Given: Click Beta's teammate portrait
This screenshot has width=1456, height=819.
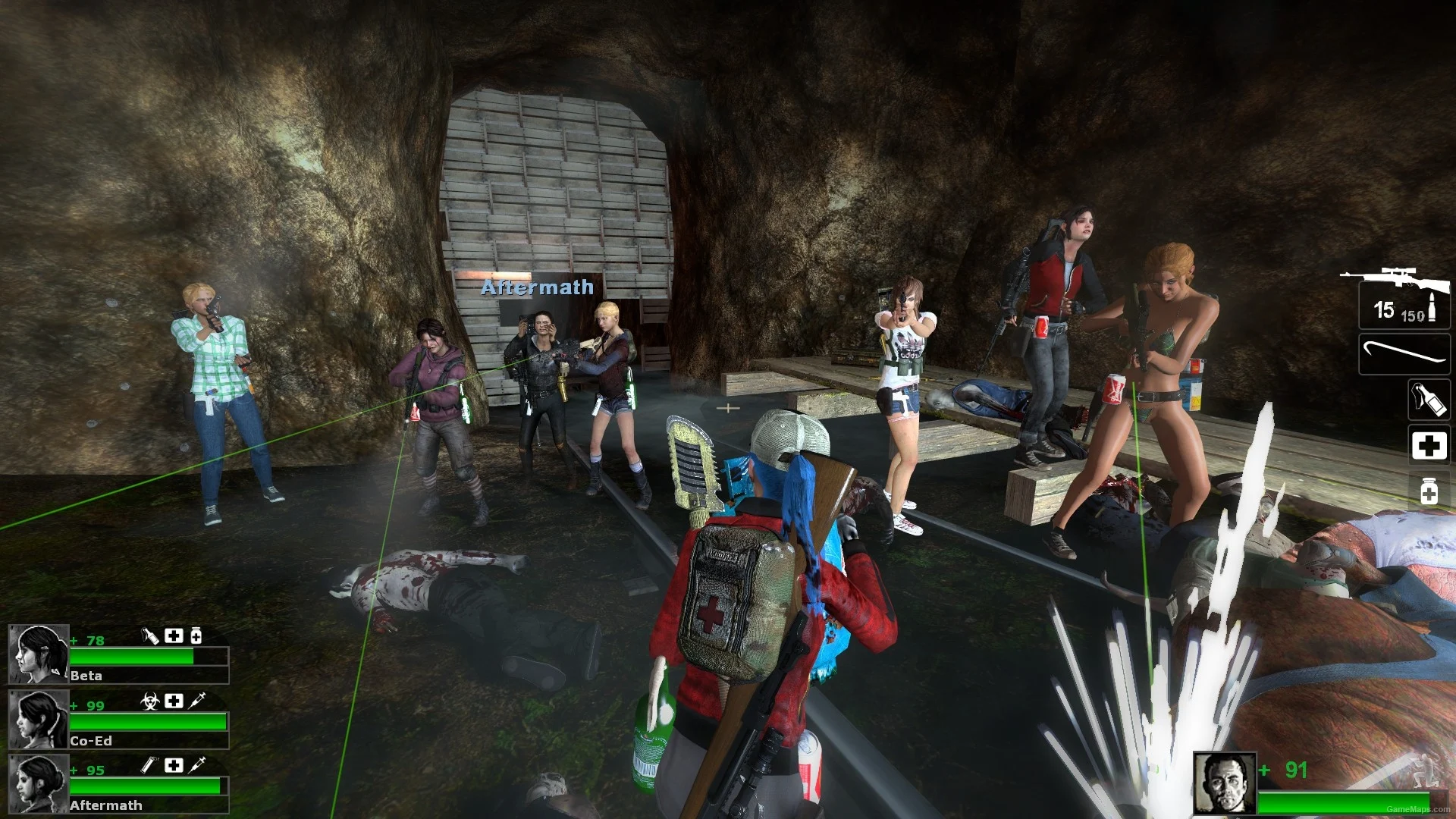Looking at the screenshot, I should [39, 654].
